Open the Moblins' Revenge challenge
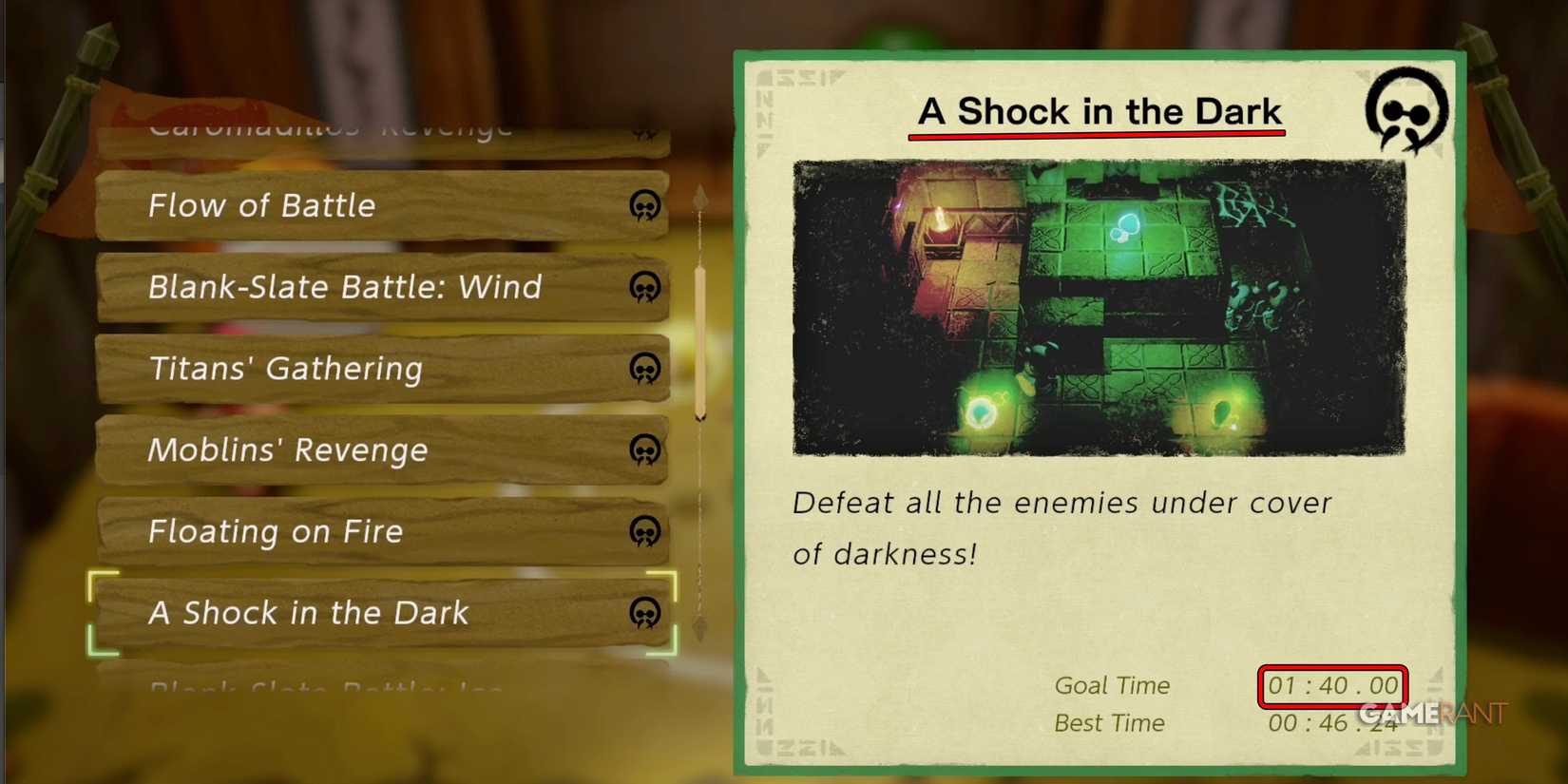Screen dimensions: 1568x784 333,450
